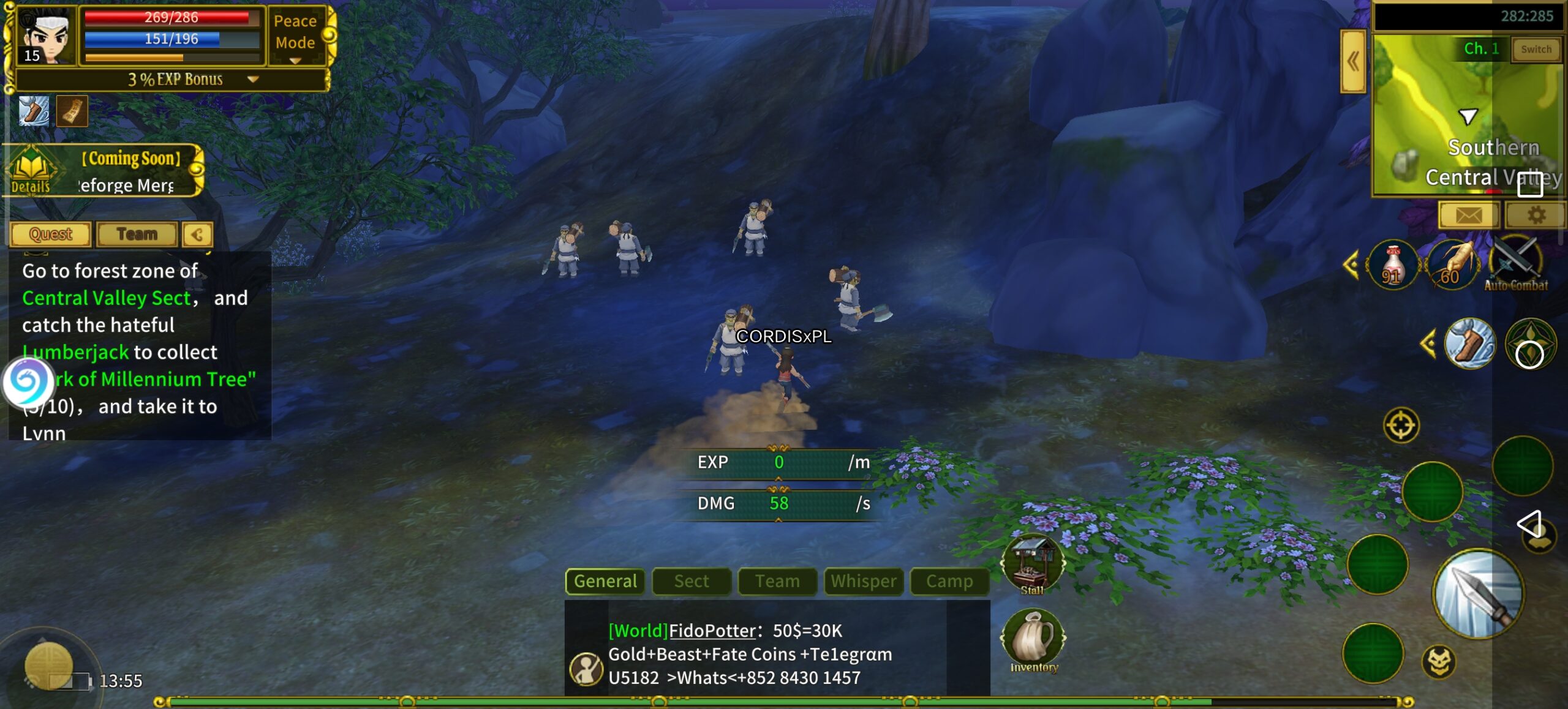
Task: Open the Southern Central Valley minimap
Action: click(1467, 116)
